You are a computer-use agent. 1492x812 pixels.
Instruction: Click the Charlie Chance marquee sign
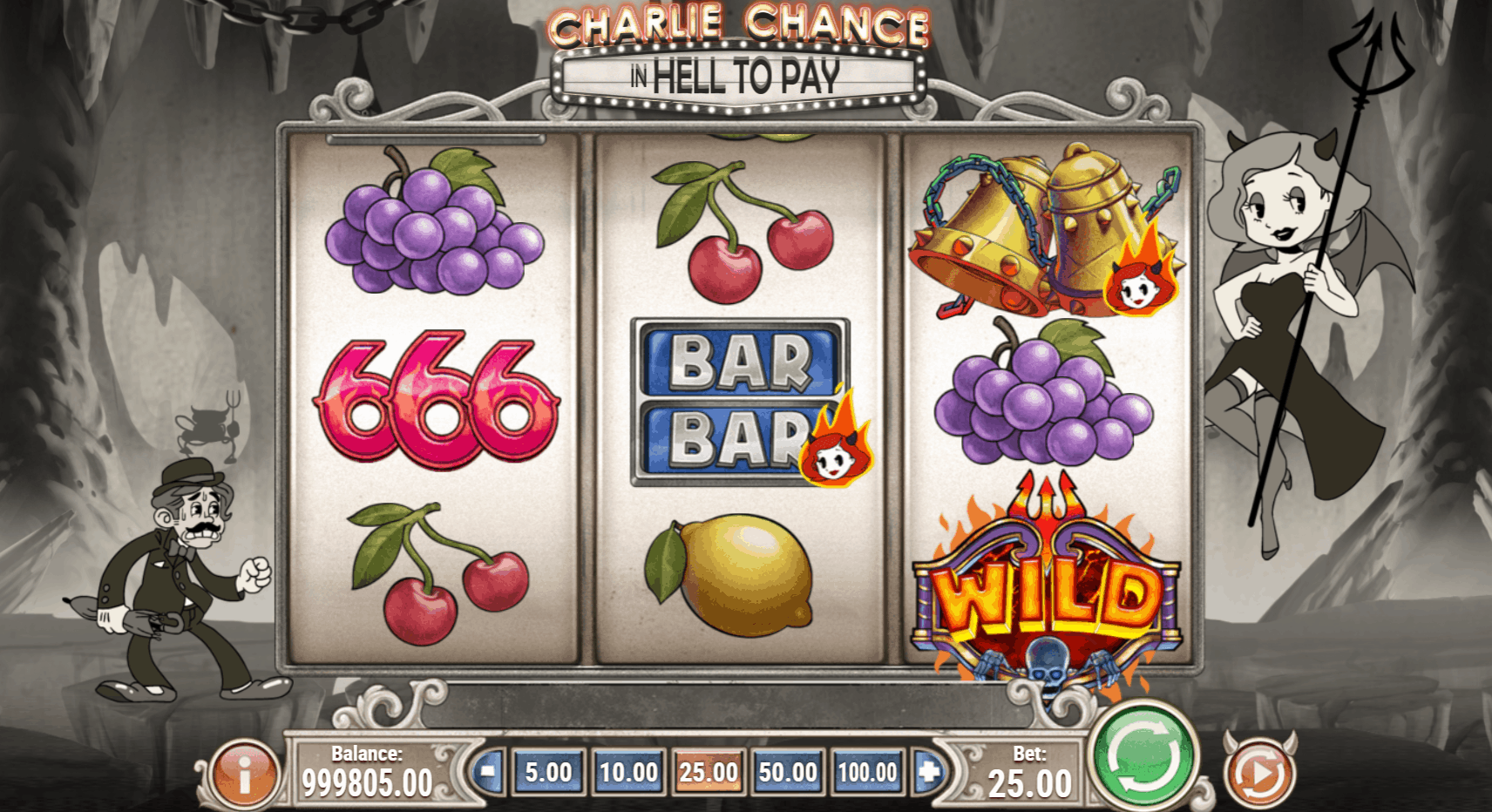point(742,52)
